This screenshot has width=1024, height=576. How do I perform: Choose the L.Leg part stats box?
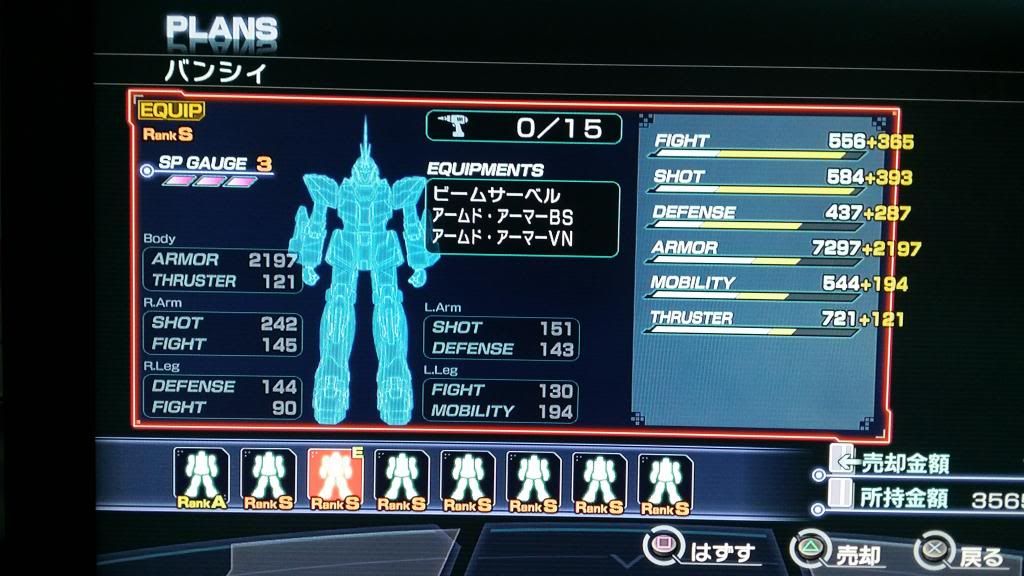coord(502,400)
